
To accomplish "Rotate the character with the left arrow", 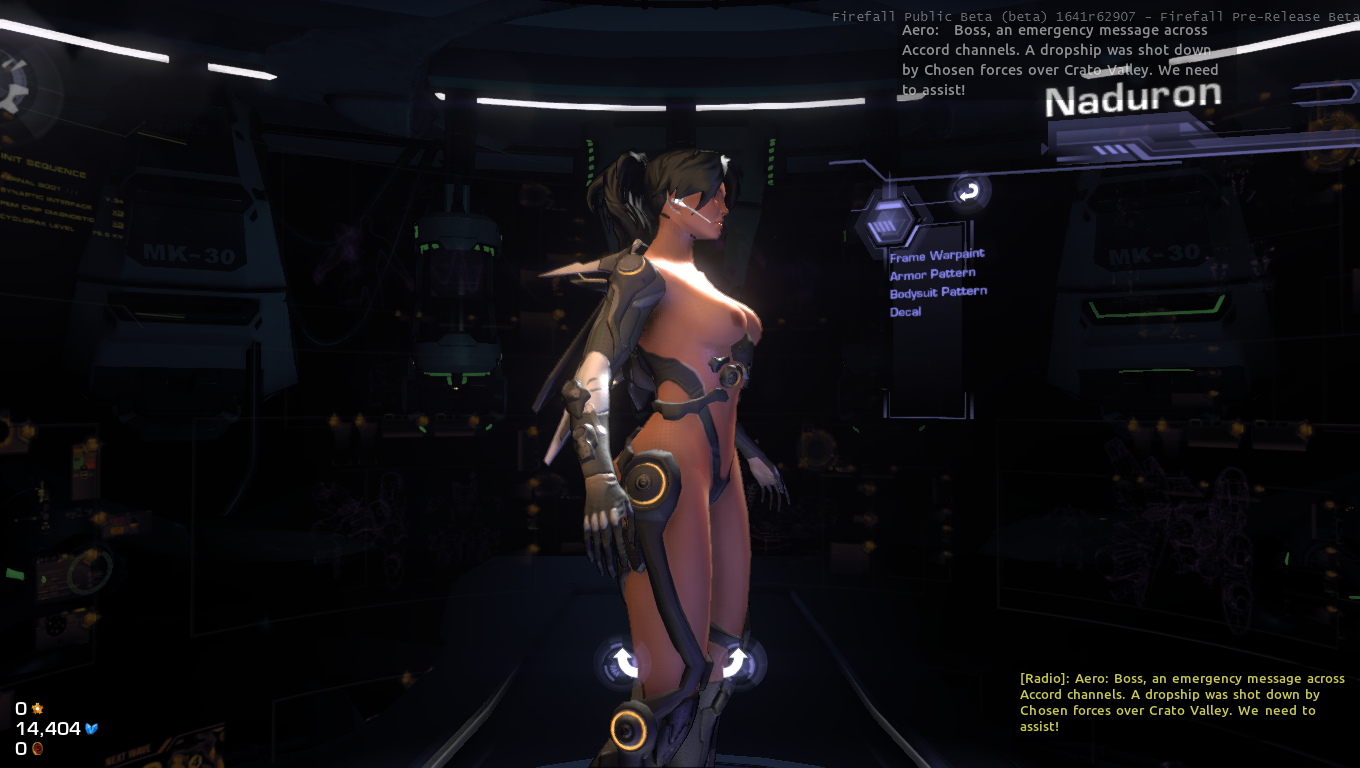I will [625, 661].
